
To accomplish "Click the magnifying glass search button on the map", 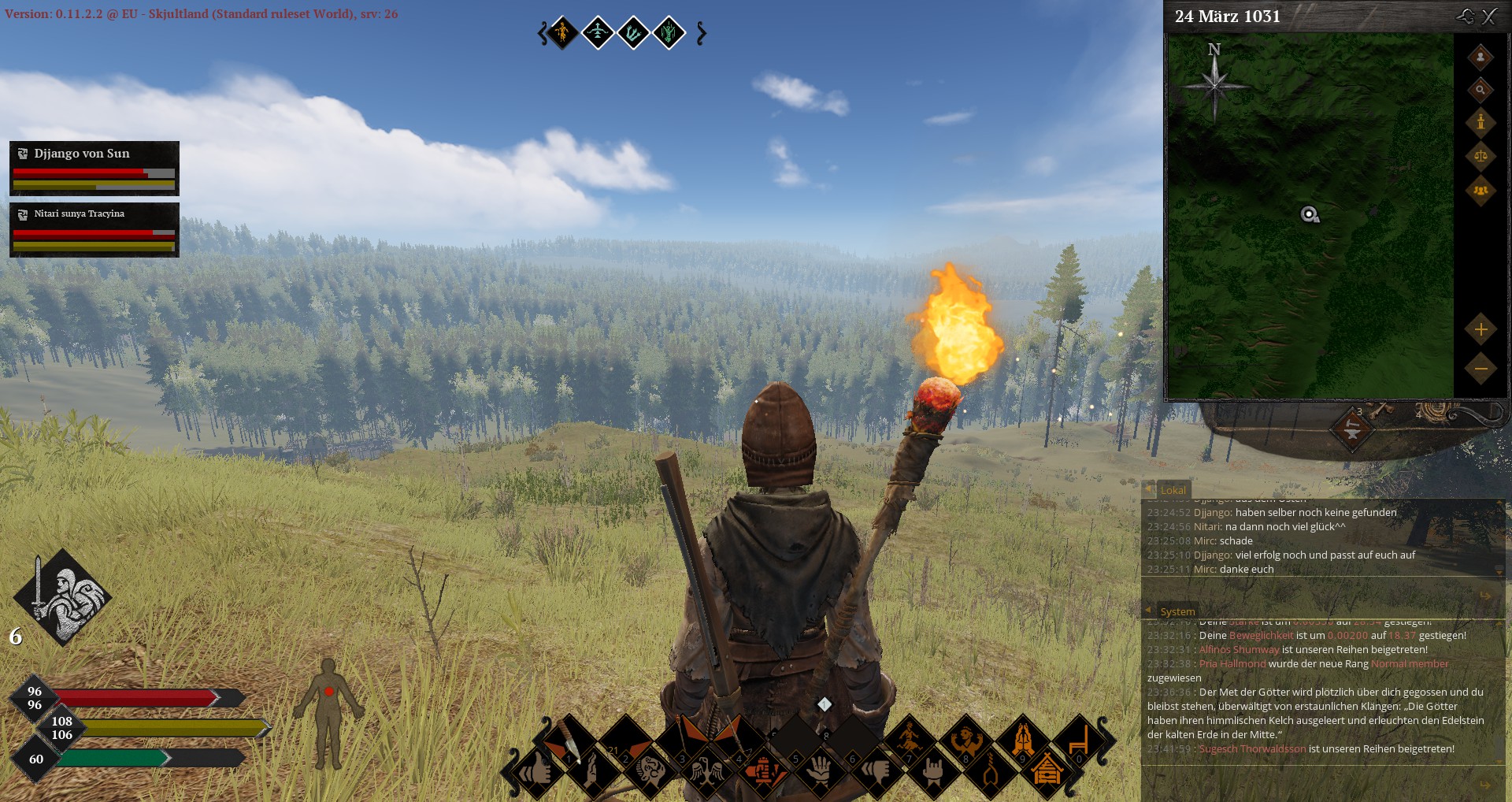I will [1480, 90].
